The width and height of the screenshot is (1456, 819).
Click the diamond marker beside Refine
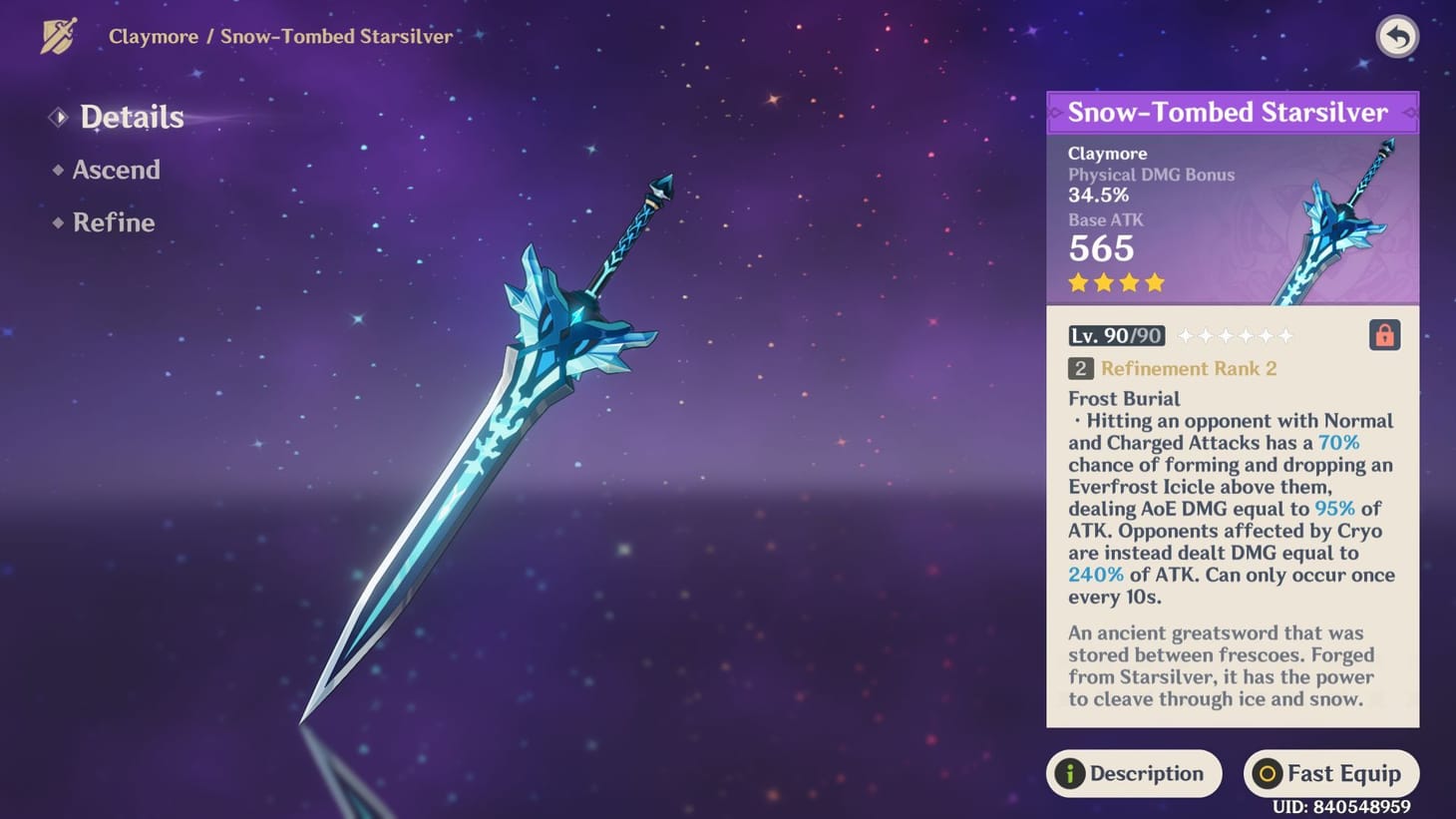[x=57, y=223]
